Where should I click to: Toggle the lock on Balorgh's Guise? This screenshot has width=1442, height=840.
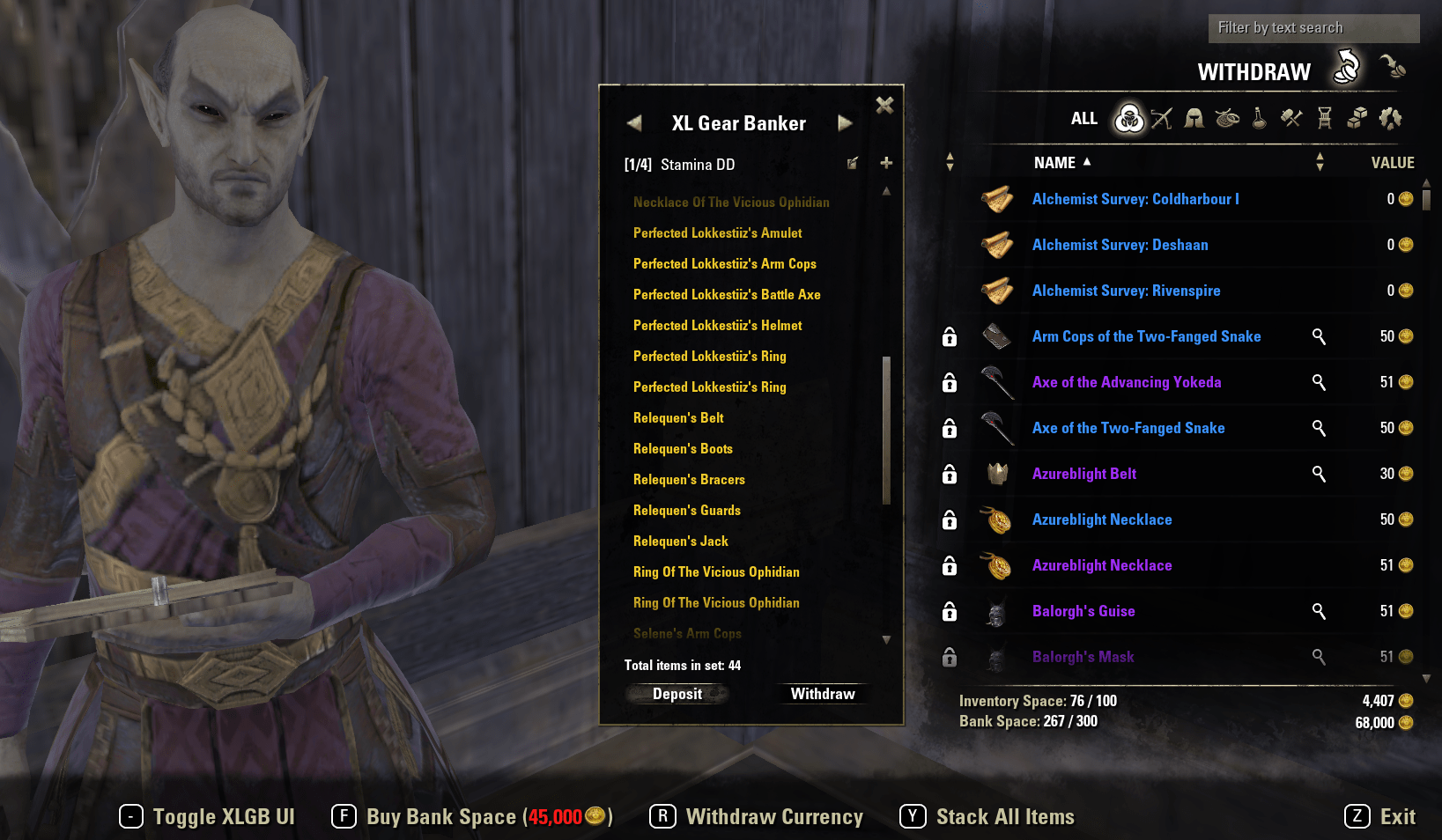pos(950,611)
